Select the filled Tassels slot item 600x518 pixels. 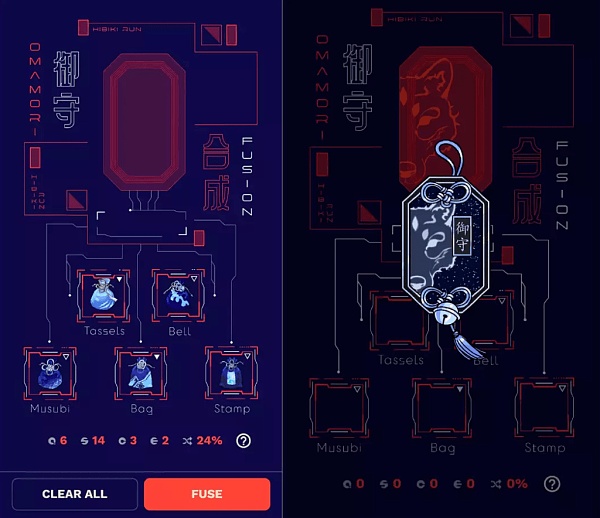pyautogui.click(x=103, y=295)
